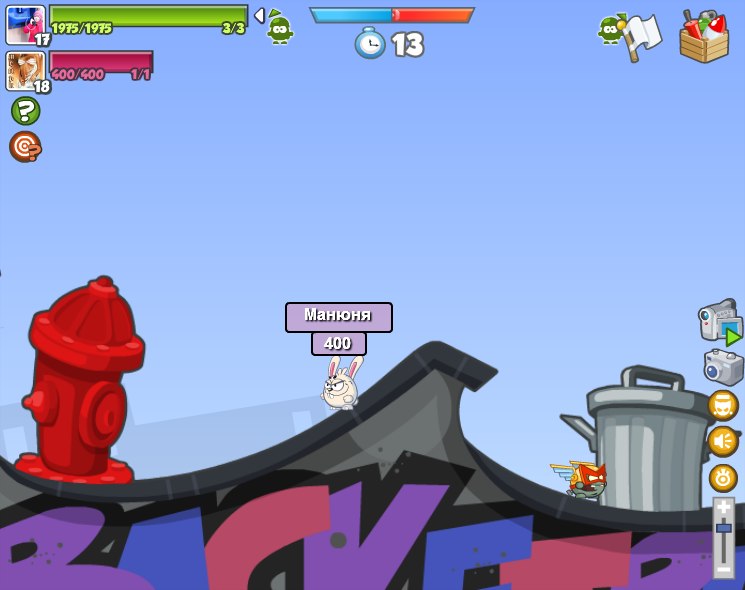This screenshot has height=590, width=745.
Task: Toggle sound with the speaker button
Action: tap(723, 441)
